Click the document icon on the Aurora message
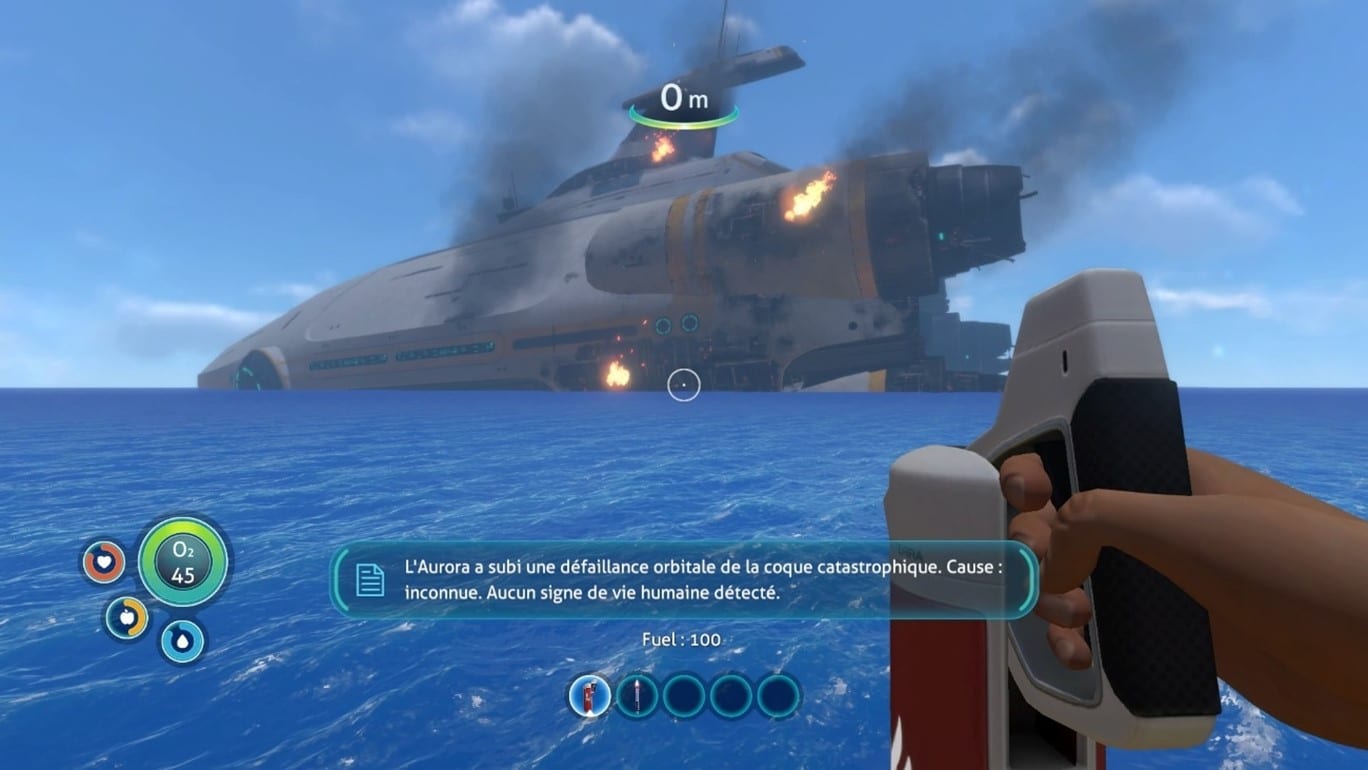Viewport: 1368px width, 770px height. coord(370,580)
